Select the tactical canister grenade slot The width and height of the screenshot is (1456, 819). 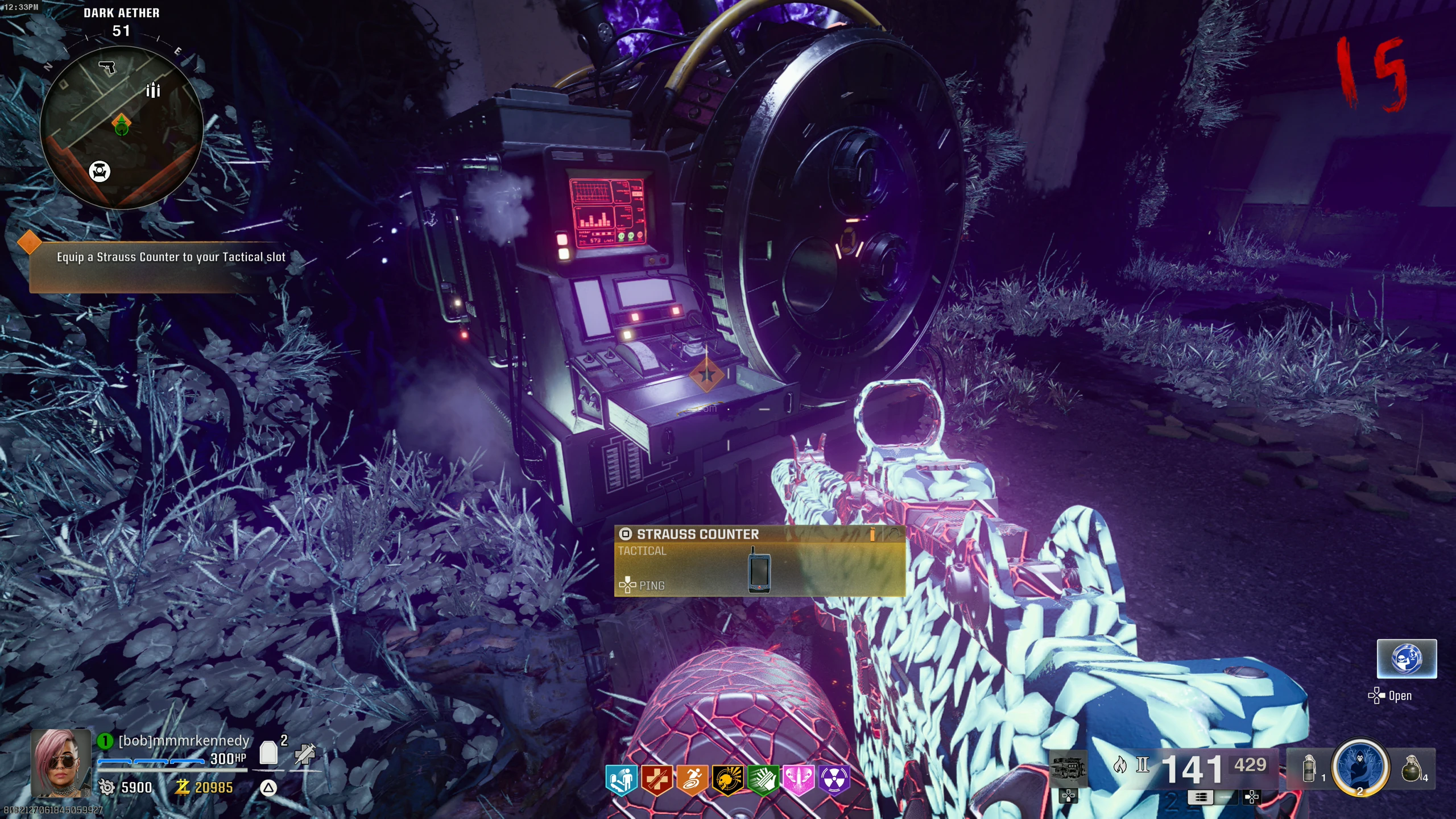click(1309, 768)
